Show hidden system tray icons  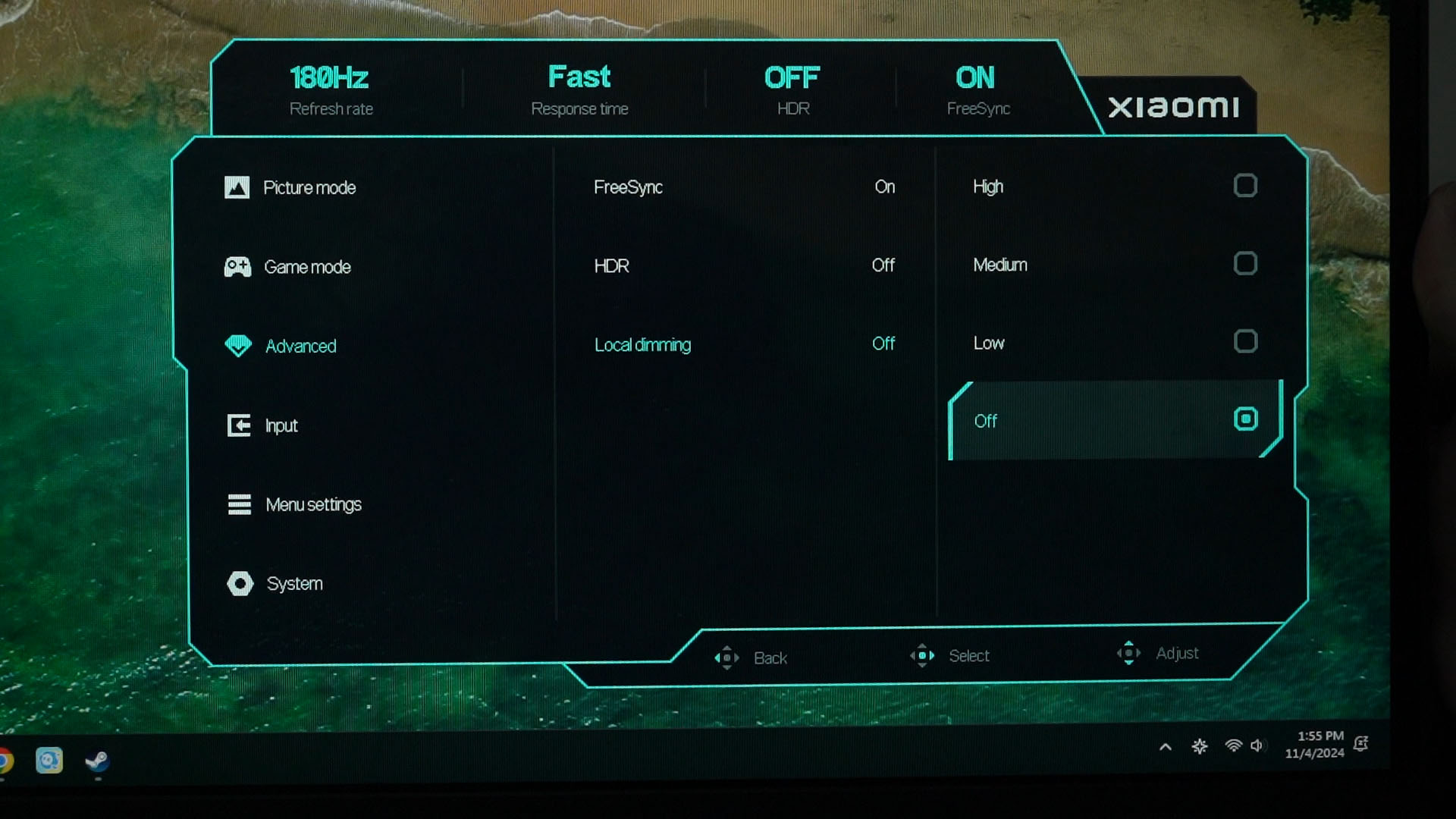pyautogui.click(x=1166, y=747)
